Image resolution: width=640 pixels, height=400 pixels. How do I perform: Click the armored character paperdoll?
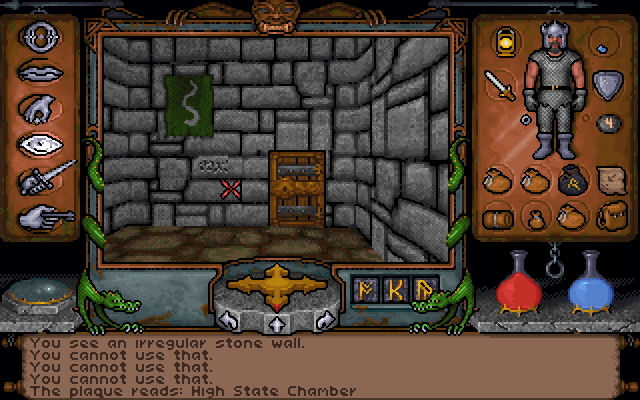pyautogui.click(x=552, y=90)
